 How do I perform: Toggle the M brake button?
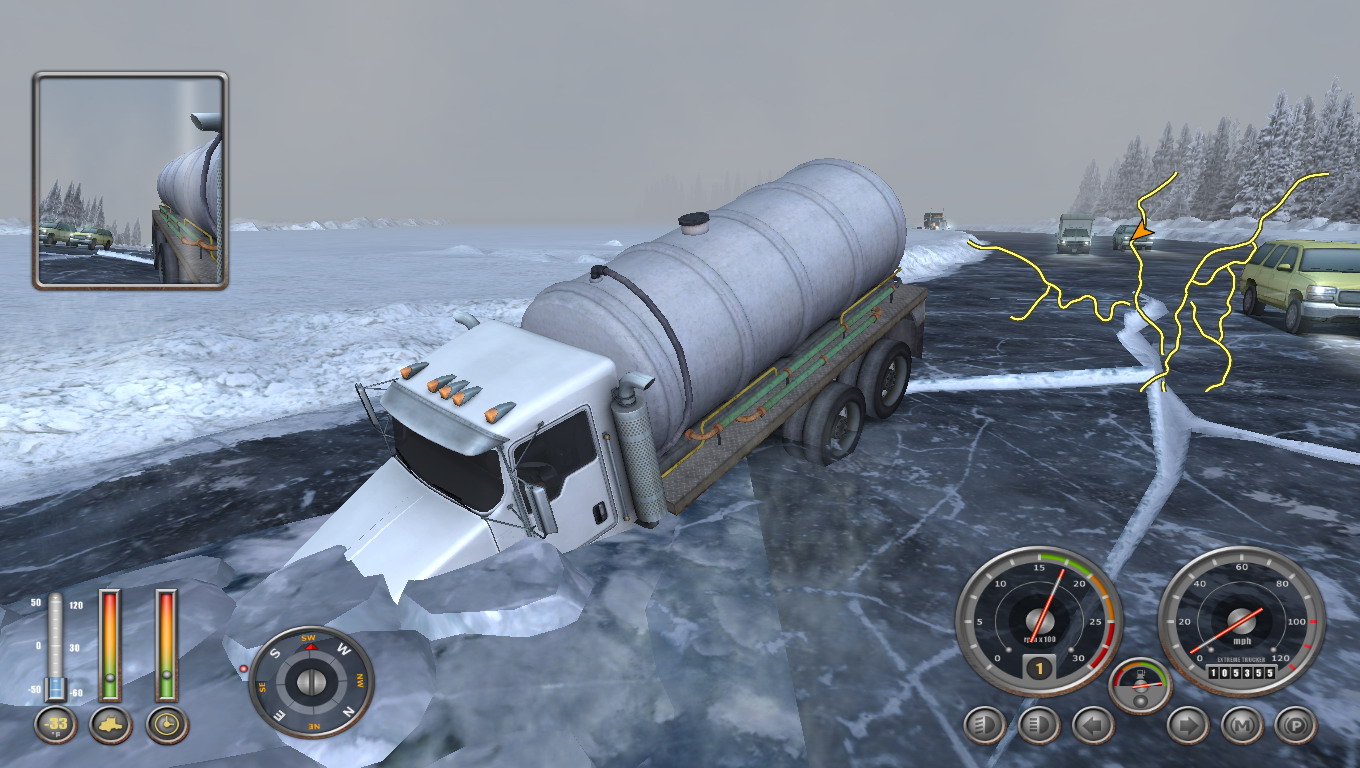point(1242,725)
